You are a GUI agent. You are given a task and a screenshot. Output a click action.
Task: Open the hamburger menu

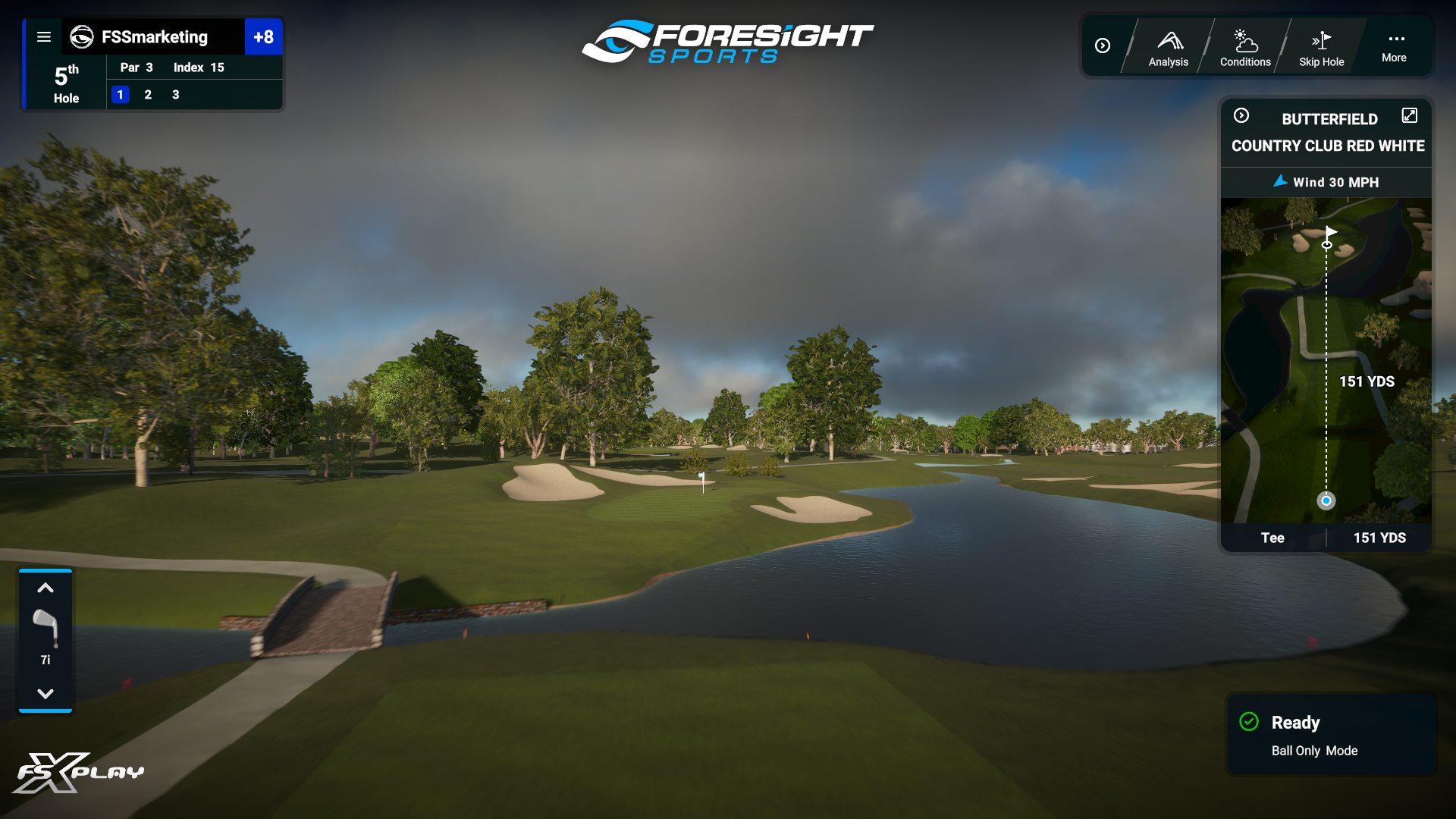[x=44, y=36]
